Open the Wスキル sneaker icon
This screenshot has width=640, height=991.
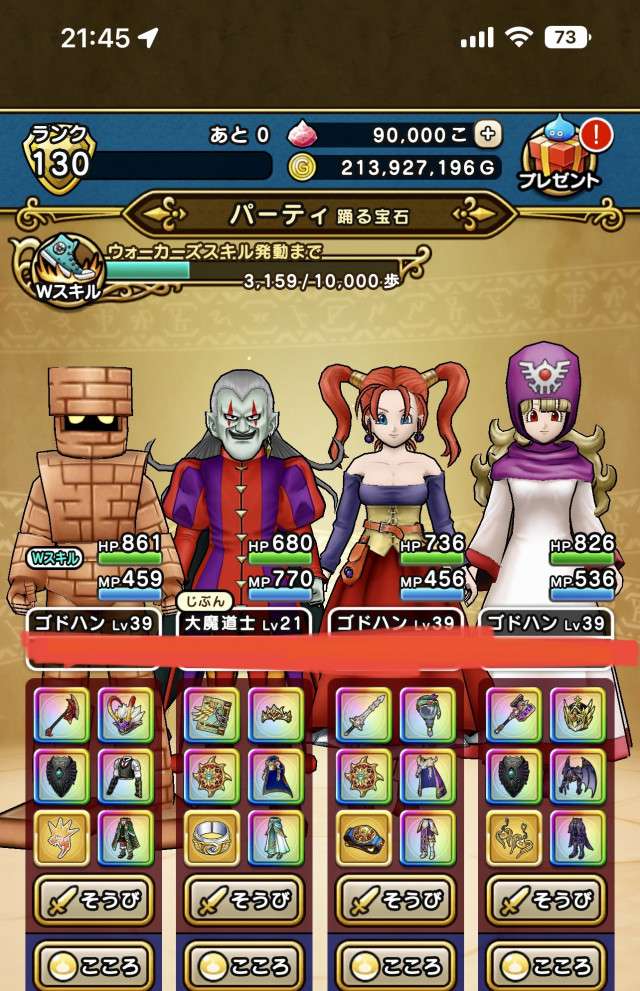[65, 267]
